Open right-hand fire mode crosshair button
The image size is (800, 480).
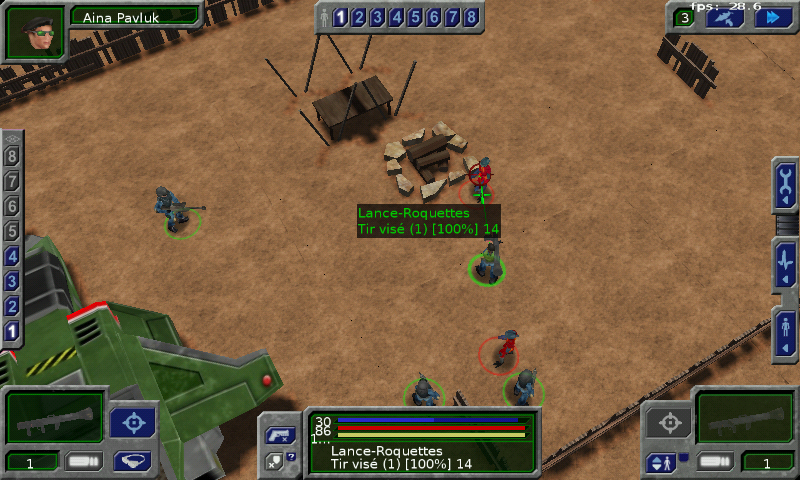pos(666,423)
